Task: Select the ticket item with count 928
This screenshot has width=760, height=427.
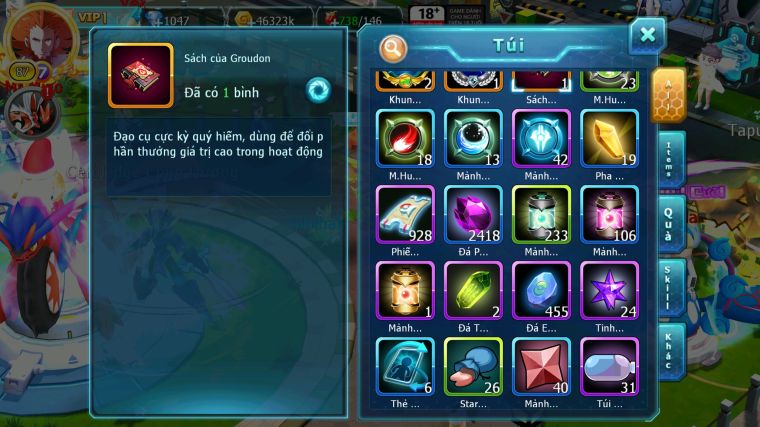Action: [x=405, y=214]
